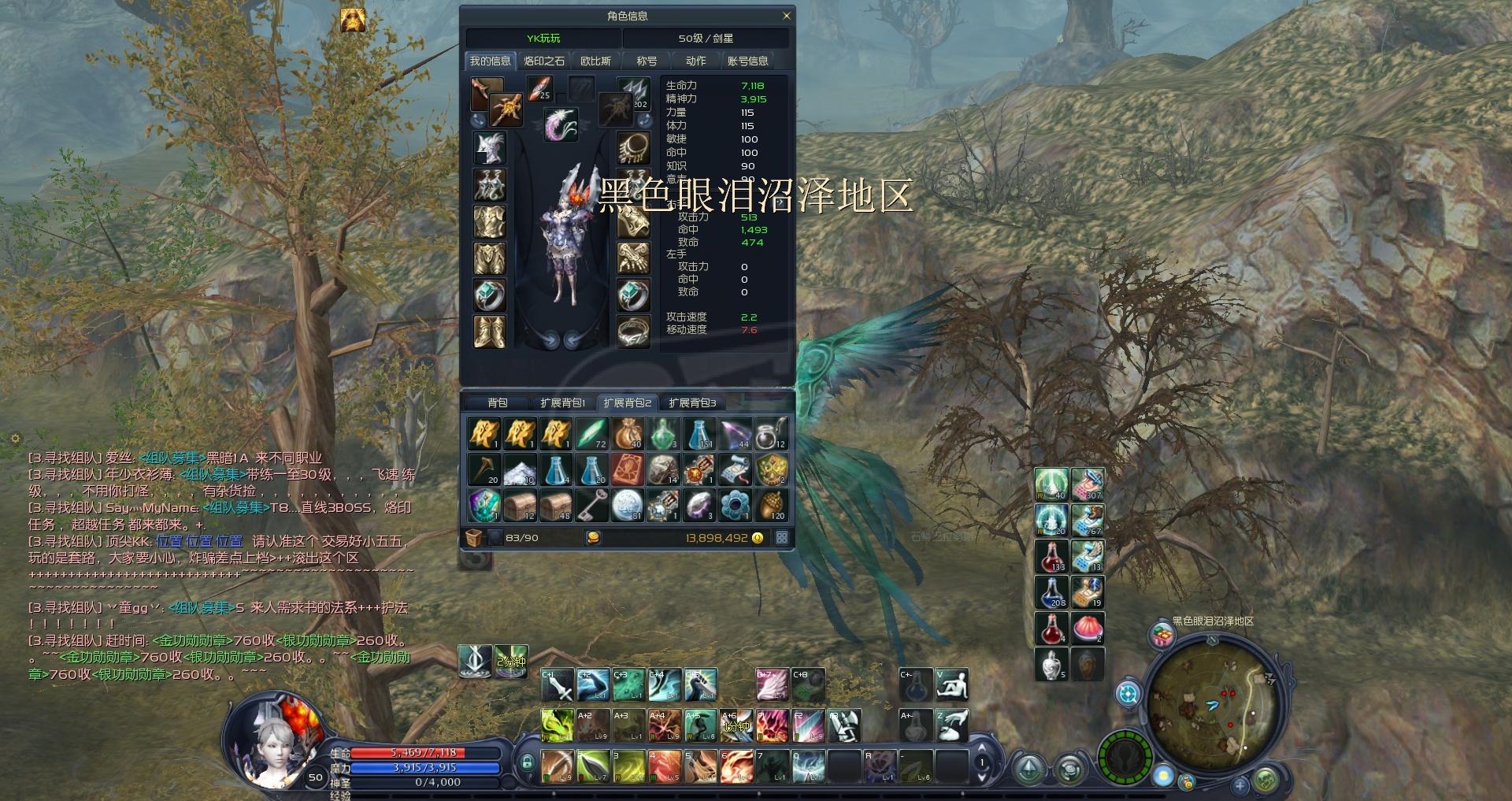
Task: Toggle the hotbar padlock button
Action: tap(527, 762)
